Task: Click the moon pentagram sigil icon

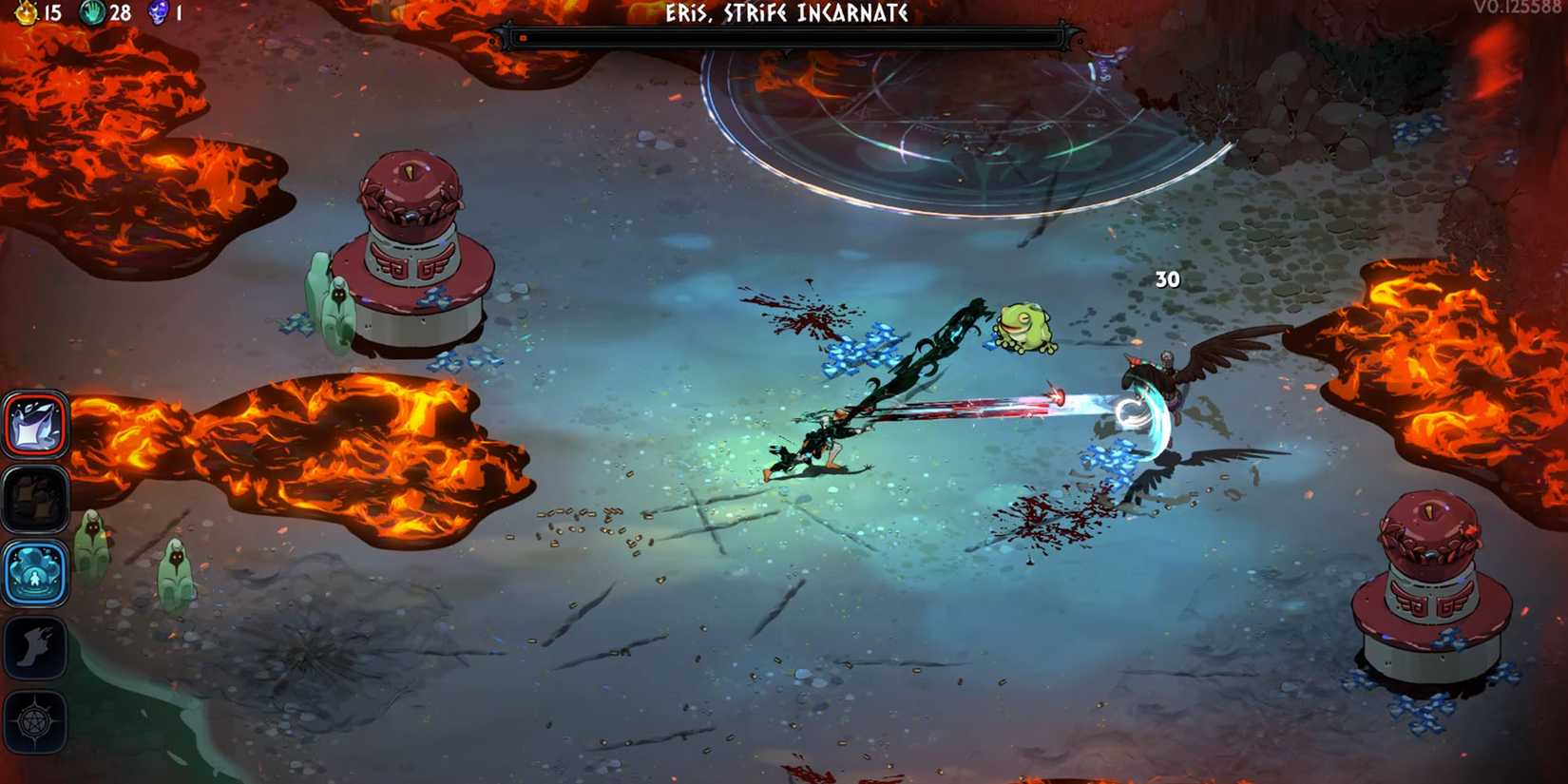Action: [34, 718]
